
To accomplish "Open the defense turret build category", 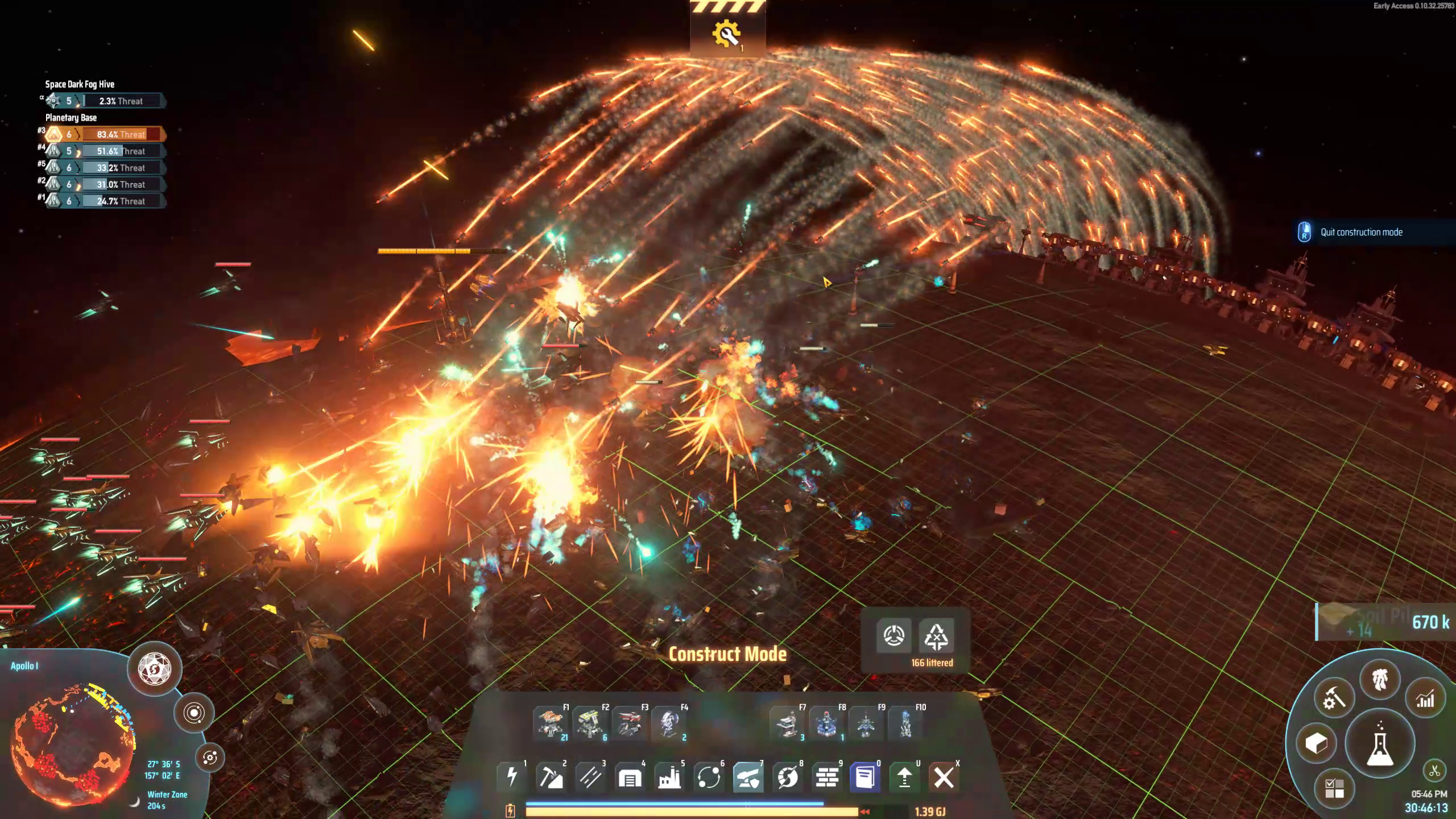I will point(748,777).
